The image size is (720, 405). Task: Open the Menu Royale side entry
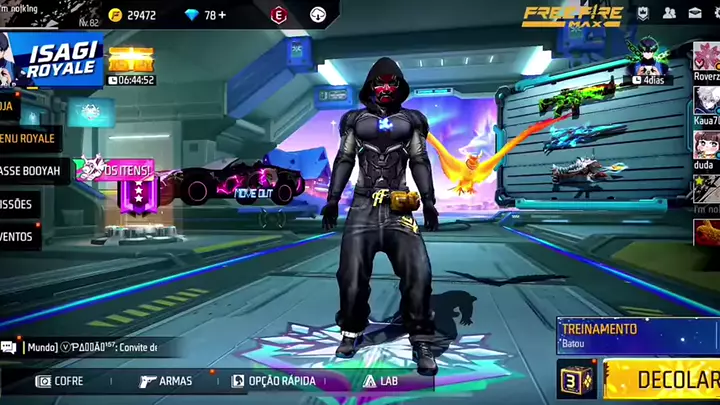(x=27, y=138)
